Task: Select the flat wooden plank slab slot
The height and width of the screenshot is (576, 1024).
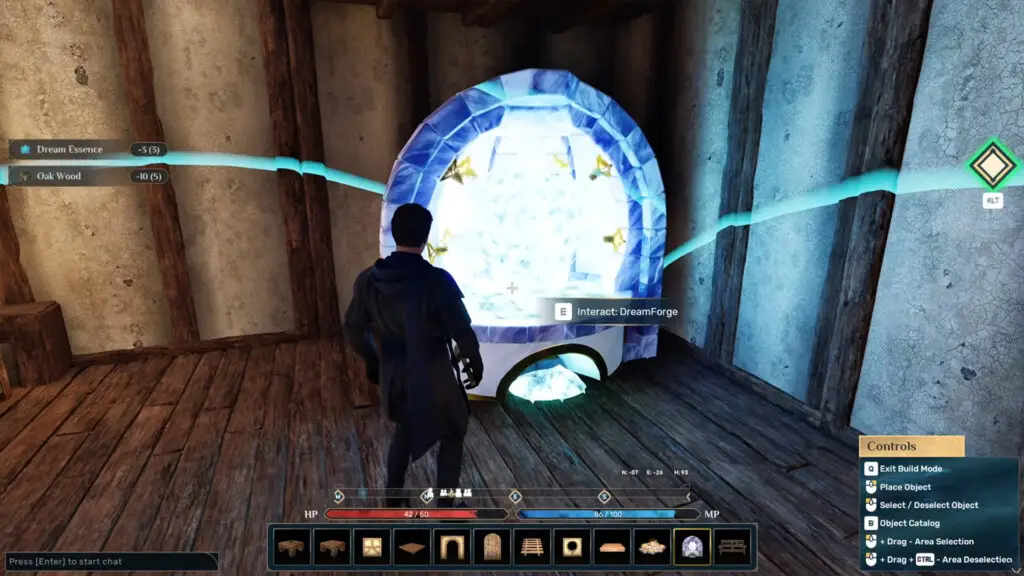Action: coord(612,547)
